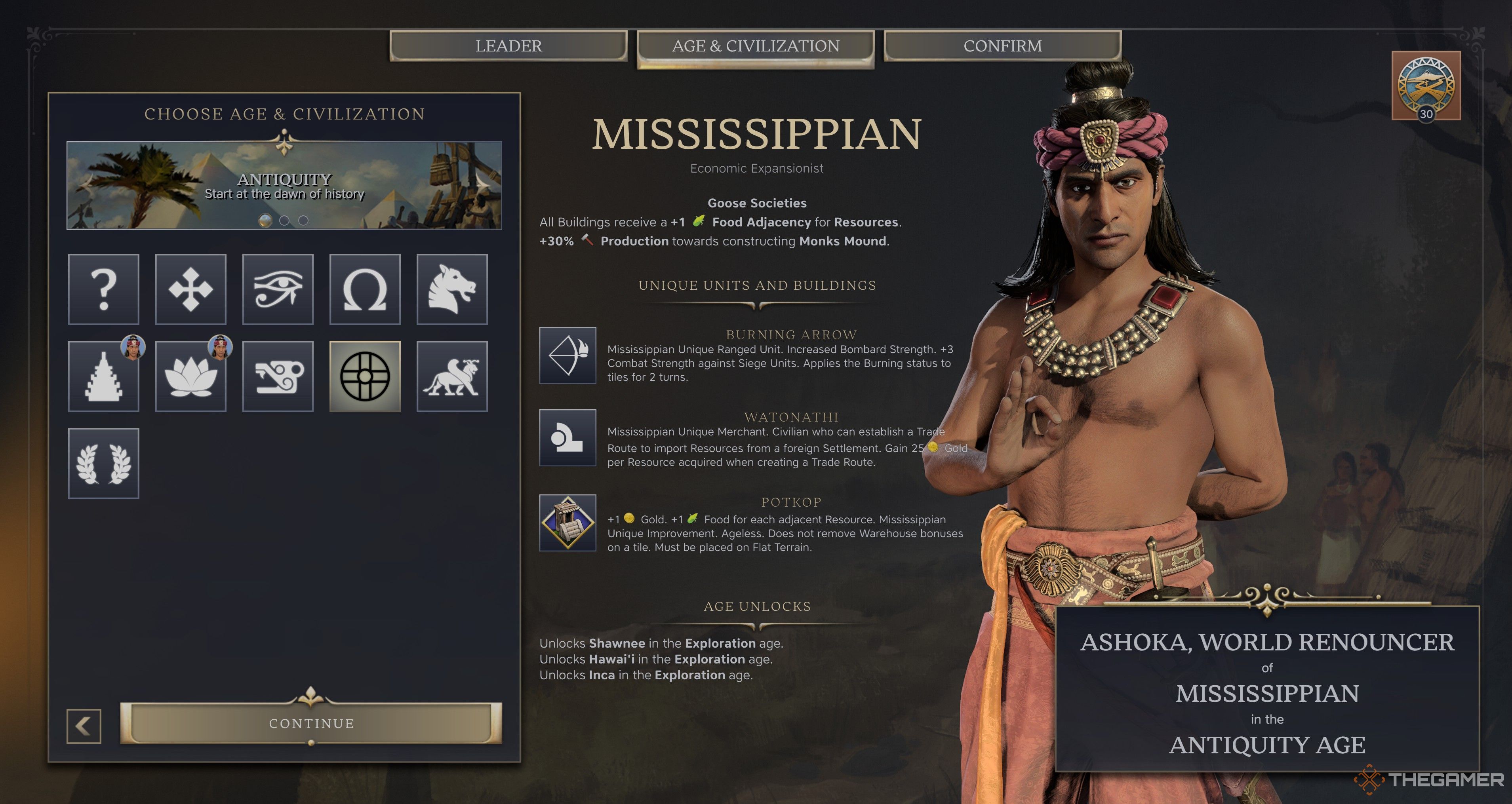Viewport: 1512px width, 804px height.
Task: Click the Potkop improvement icon
Action: click(x=567, y=522)
